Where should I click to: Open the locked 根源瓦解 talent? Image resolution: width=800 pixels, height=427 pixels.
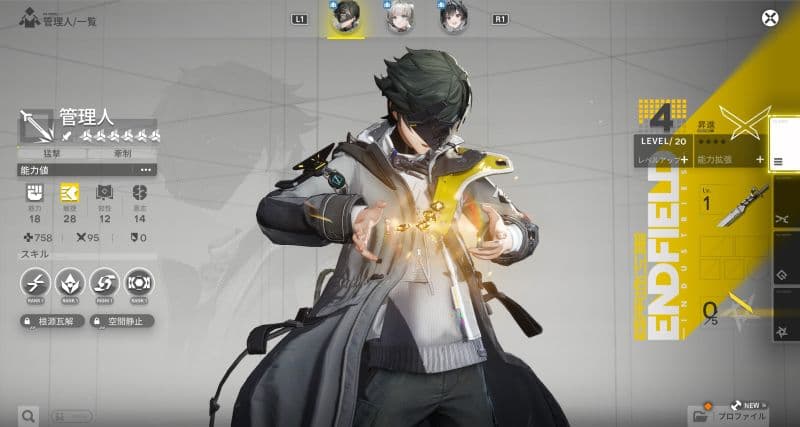point(52,322)
